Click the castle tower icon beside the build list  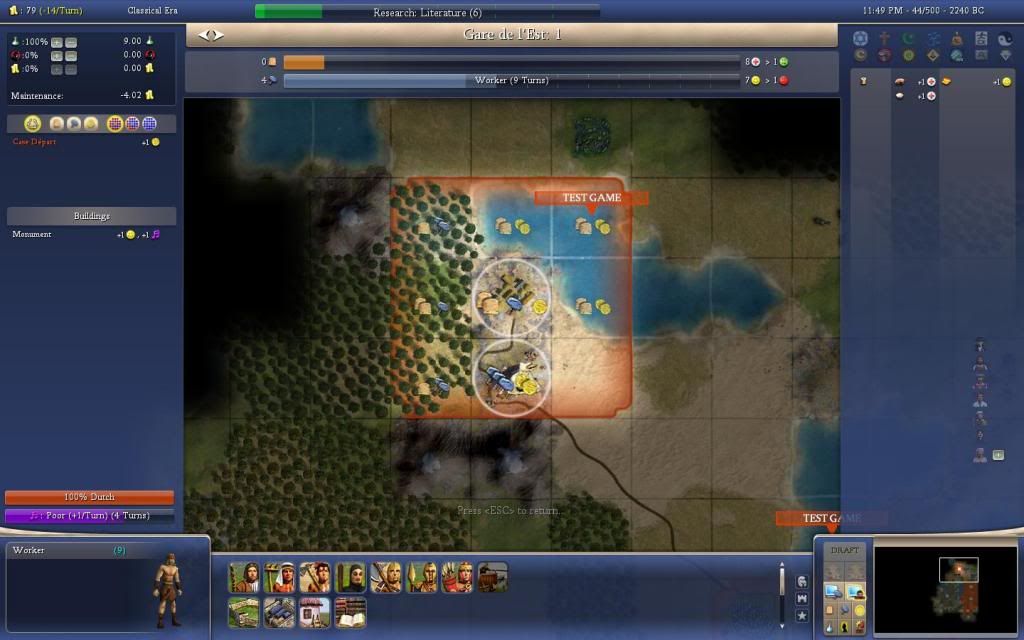pyautogui.click(x=802, y=598)
